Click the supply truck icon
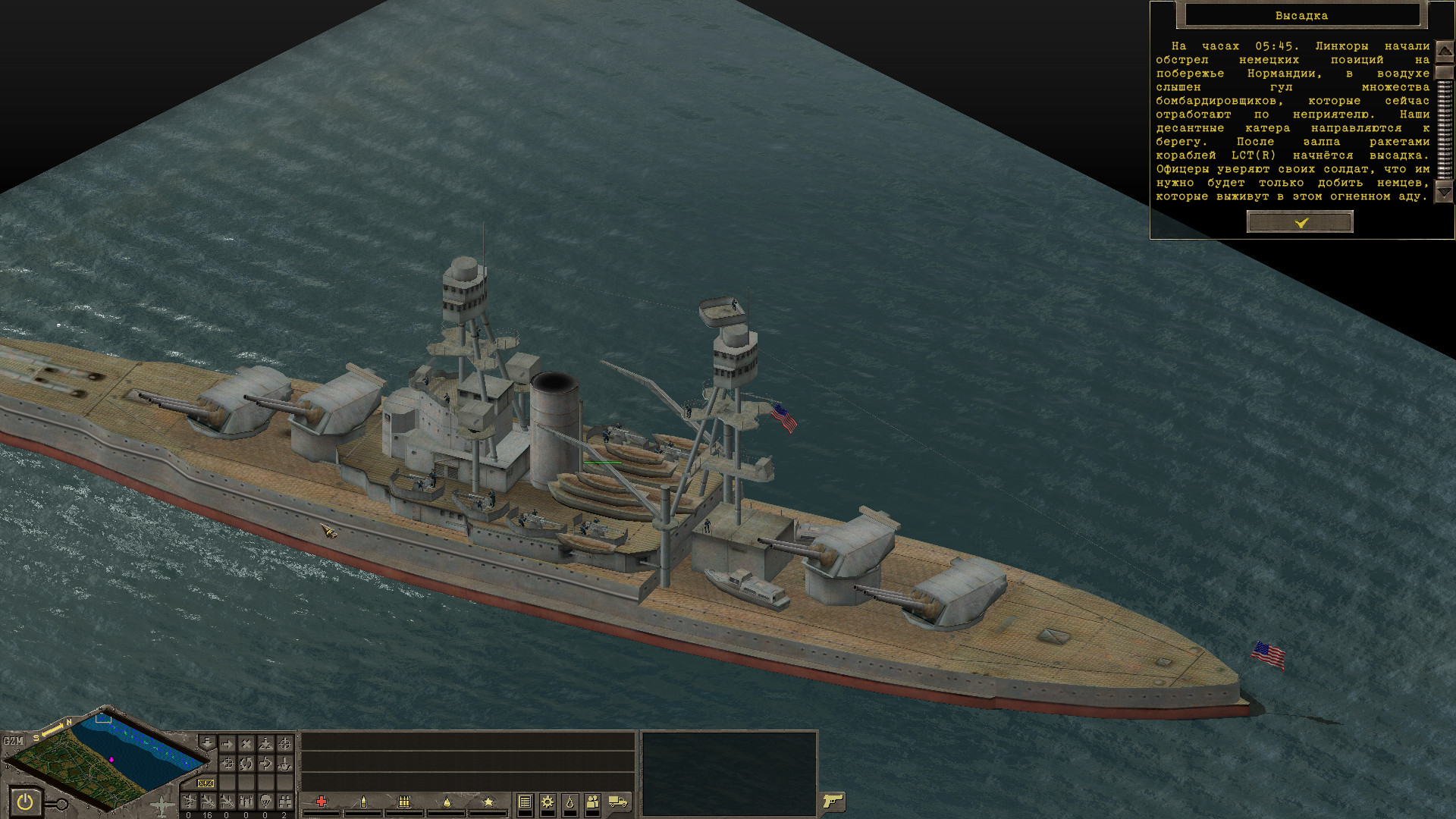This screenshot has width=1456, height=819. click(618, 802)
